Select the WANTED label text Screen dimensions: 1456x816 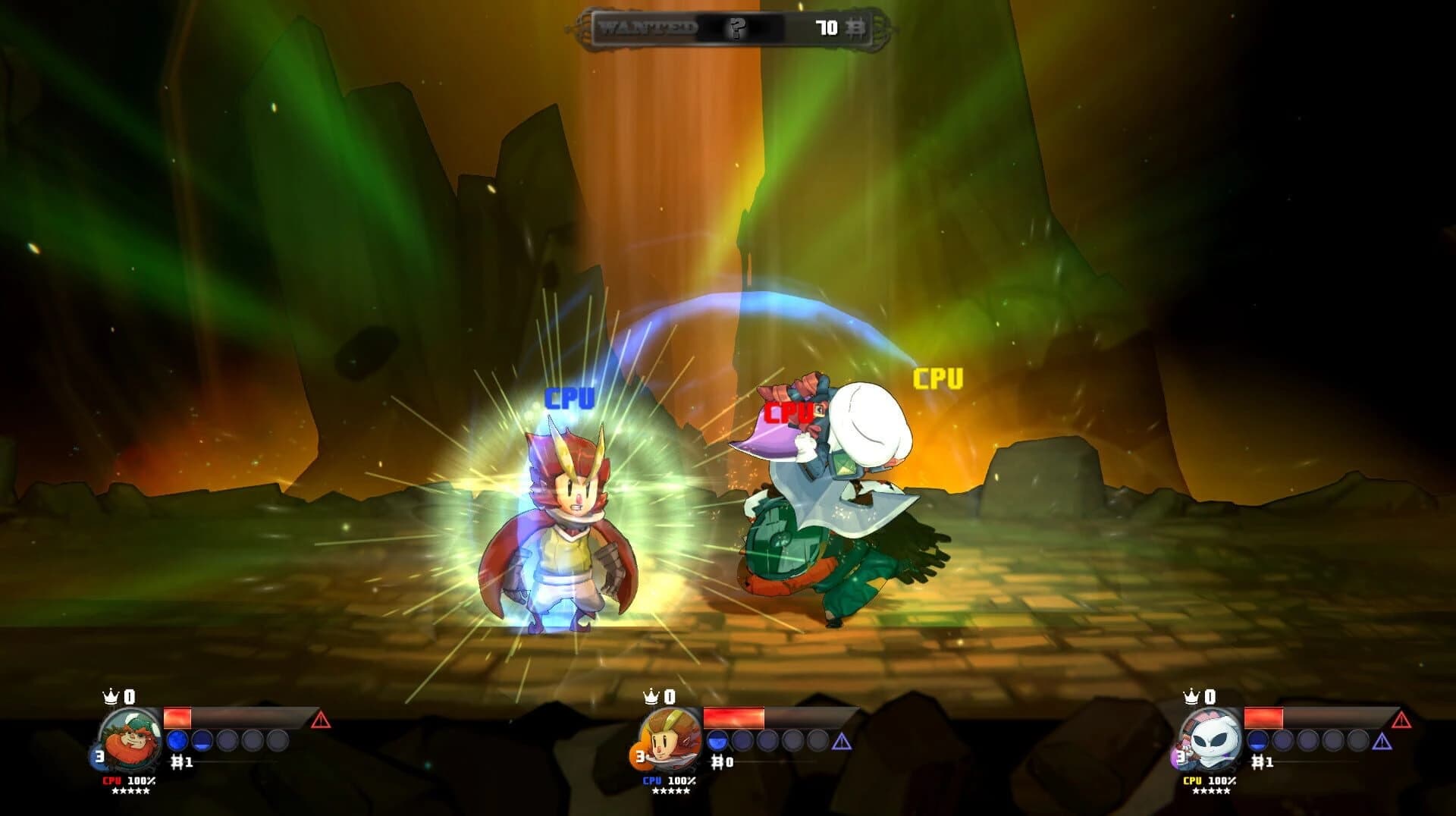point(648,27)
